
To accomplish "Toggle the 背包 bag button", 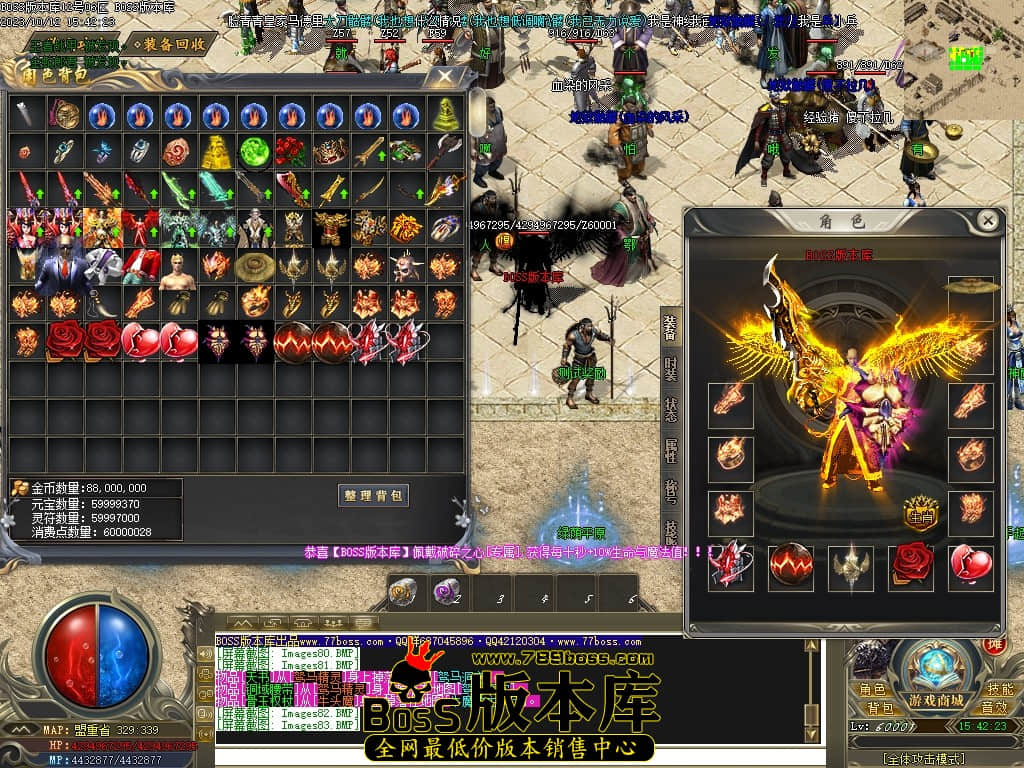I will pyautogui.click(x=880, y=708).
